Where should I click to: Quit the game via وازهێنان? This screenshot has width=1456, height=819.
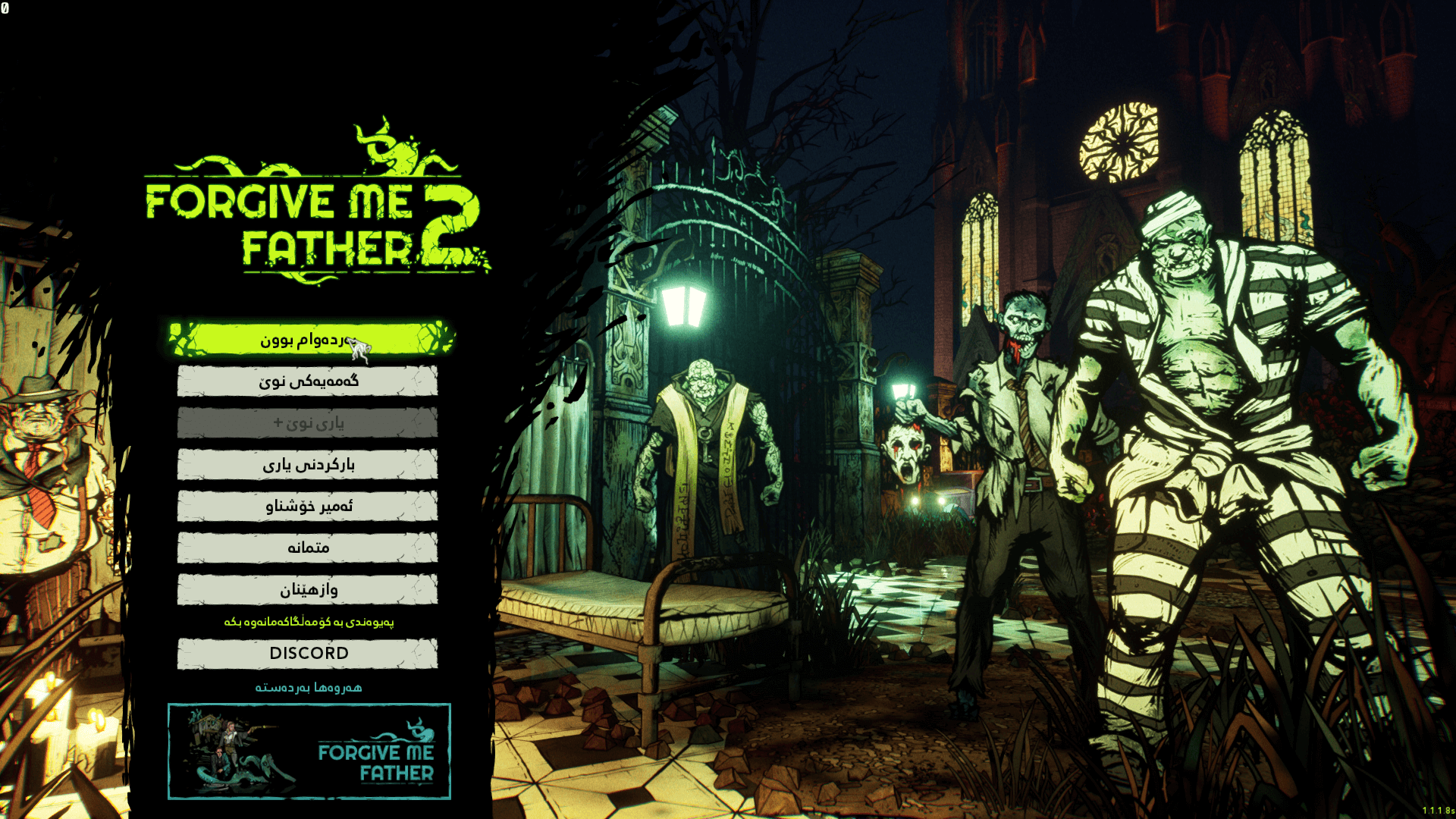307,589
